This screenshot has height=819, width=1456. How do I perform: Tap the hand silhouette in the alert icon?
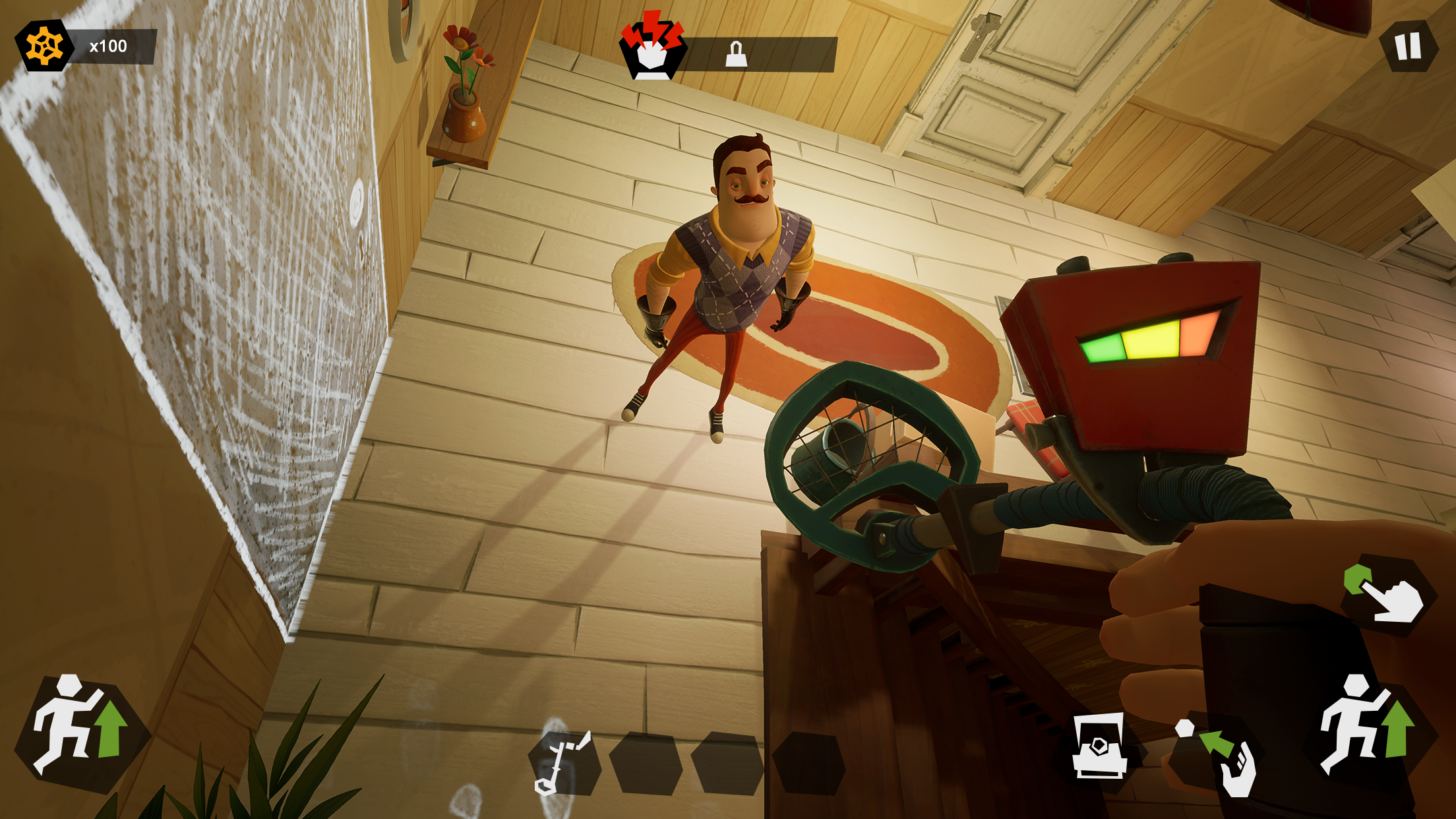[x=653, y=56]
